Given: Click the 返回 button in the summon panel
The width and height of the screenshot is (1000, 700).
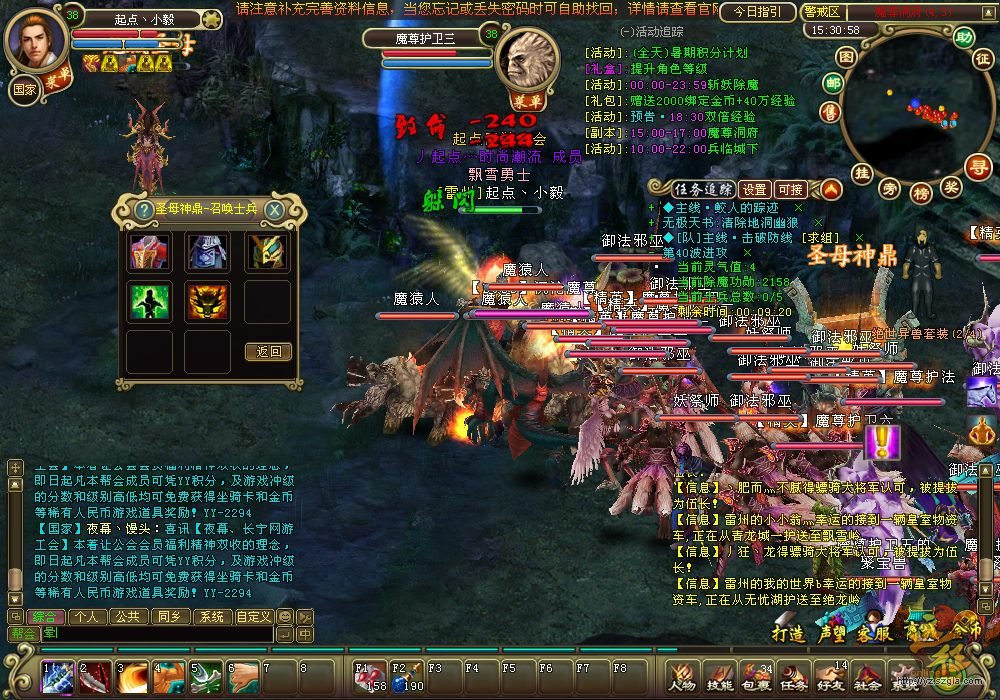Looking at the screenshot, I should (268, 351).
